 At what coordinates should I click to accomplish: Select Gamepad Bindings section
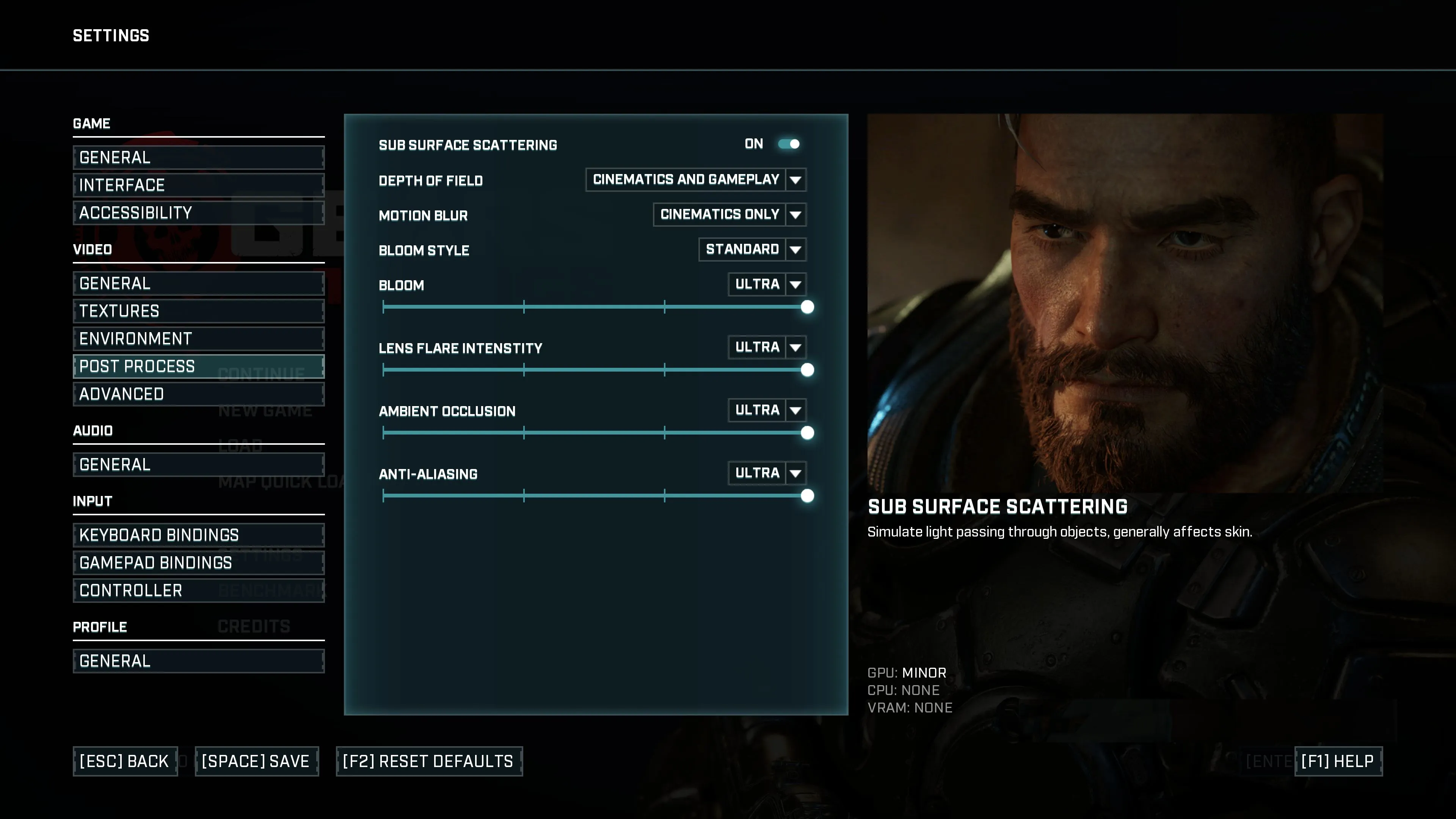pos(198,562)
